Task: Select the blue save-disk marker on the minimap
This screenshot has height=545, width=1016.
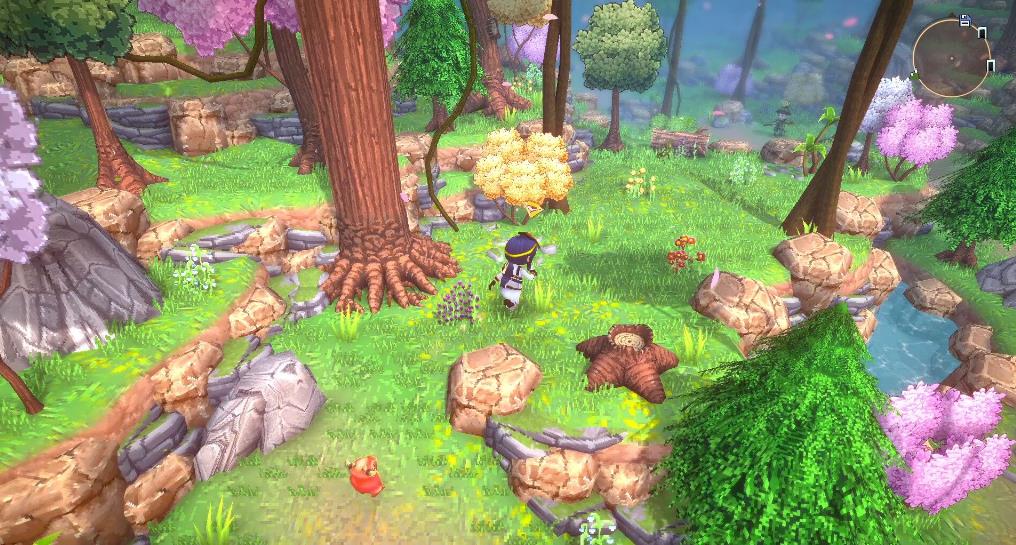Action: (x=965, y=20)
